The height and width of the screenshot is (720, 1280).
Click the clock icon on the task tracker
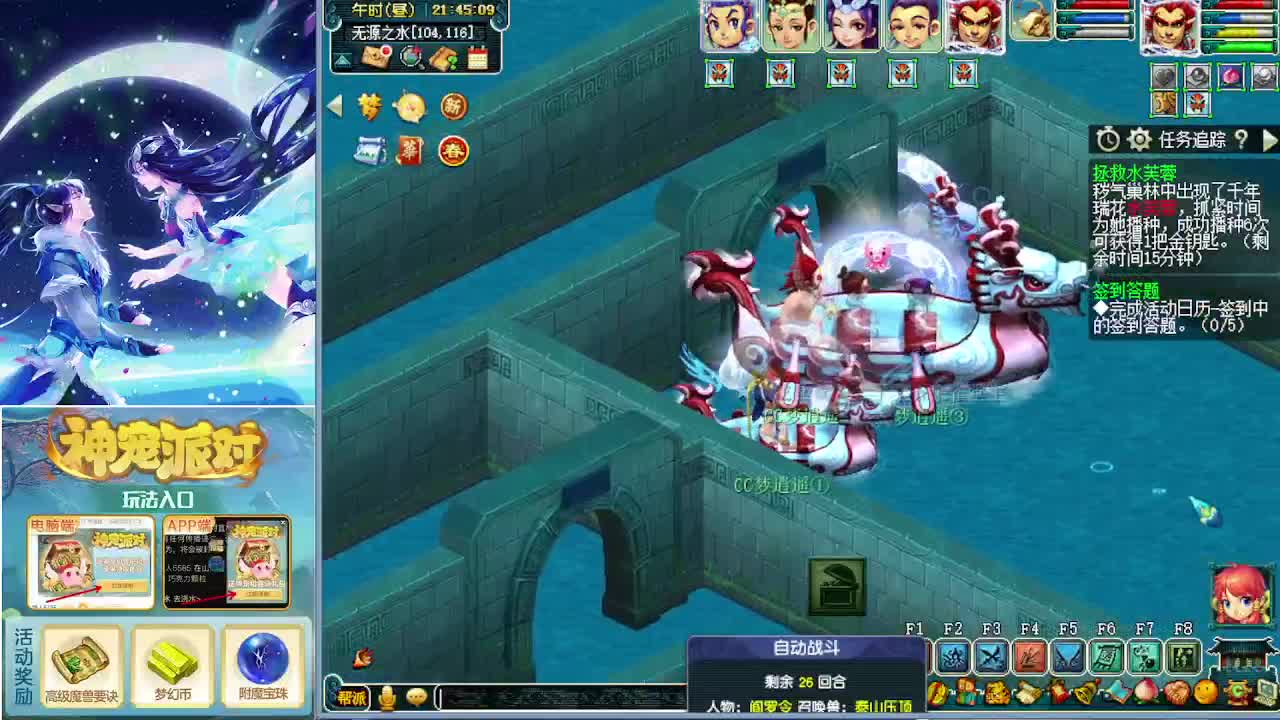pos(1108,139)
